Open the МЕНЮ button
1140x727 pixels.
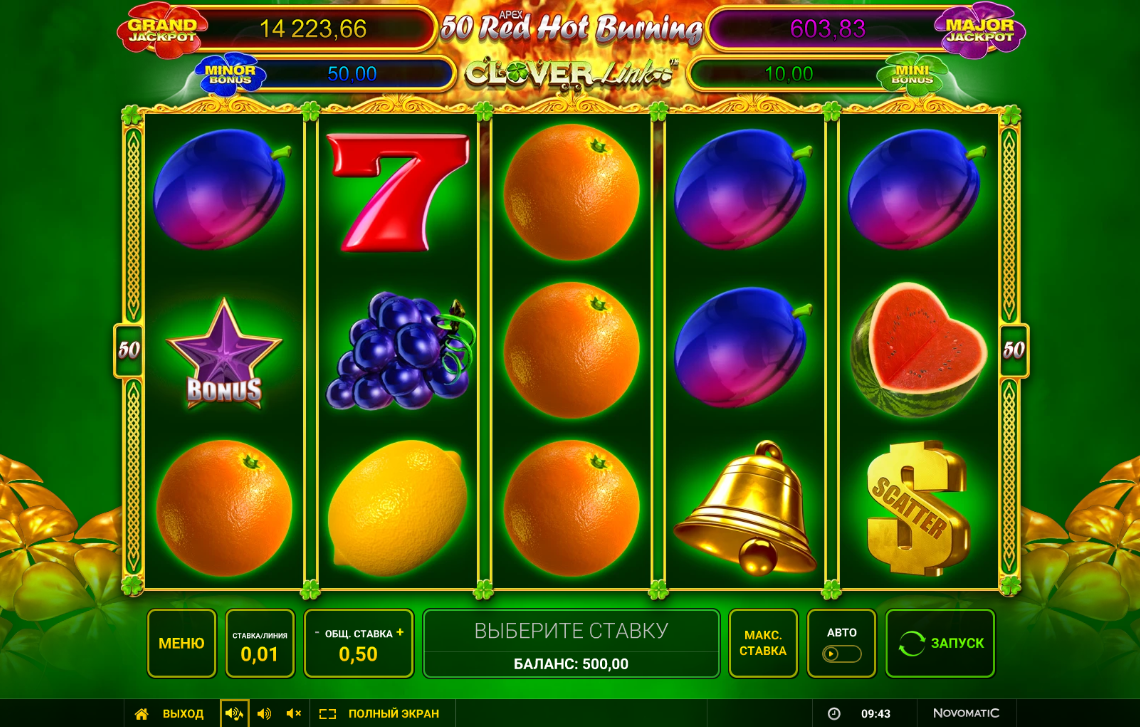tap(181, 643)
